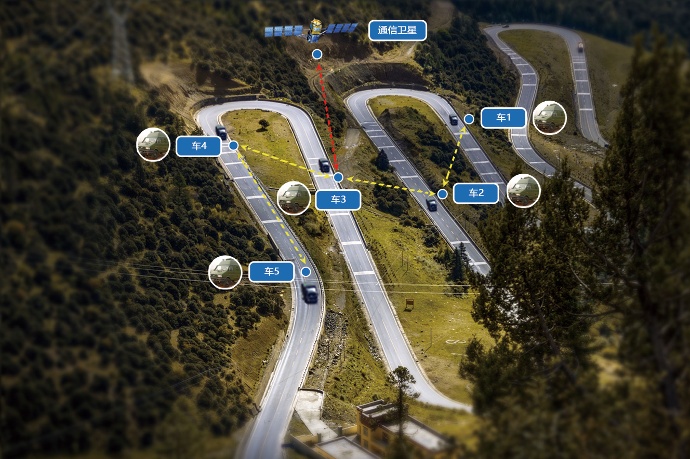The height and width of the screenshot is (459, 690).
Task: Show the circular thumbnail next to 车4
Action: [153, 144]
